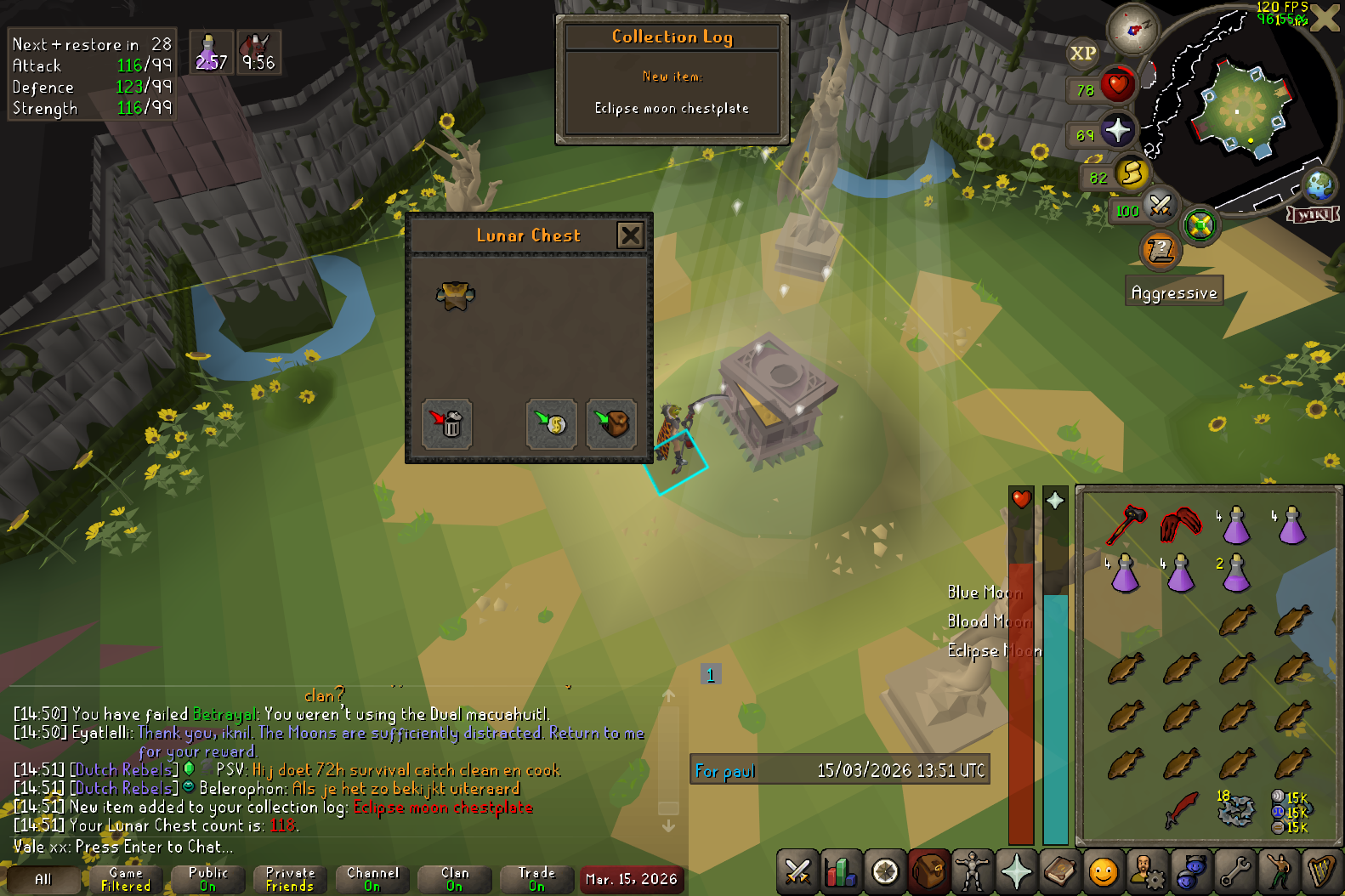The width and height of the screenshot is (1345, 896).
Task: Click the compass to face north
Action: (x=1133, y=29)
